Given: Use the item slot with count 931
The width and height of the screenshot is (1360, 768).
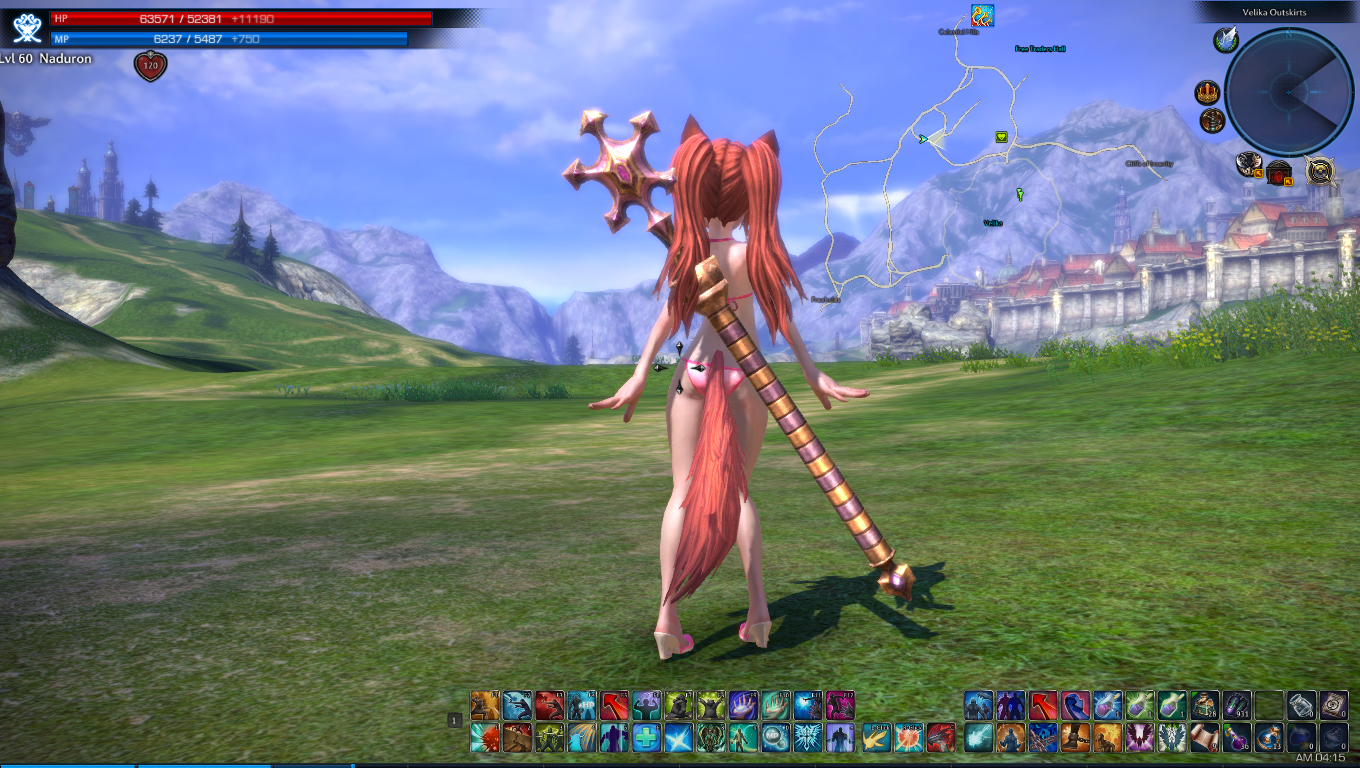Looking at the screenshot, I should click(x=1237, y=705).
